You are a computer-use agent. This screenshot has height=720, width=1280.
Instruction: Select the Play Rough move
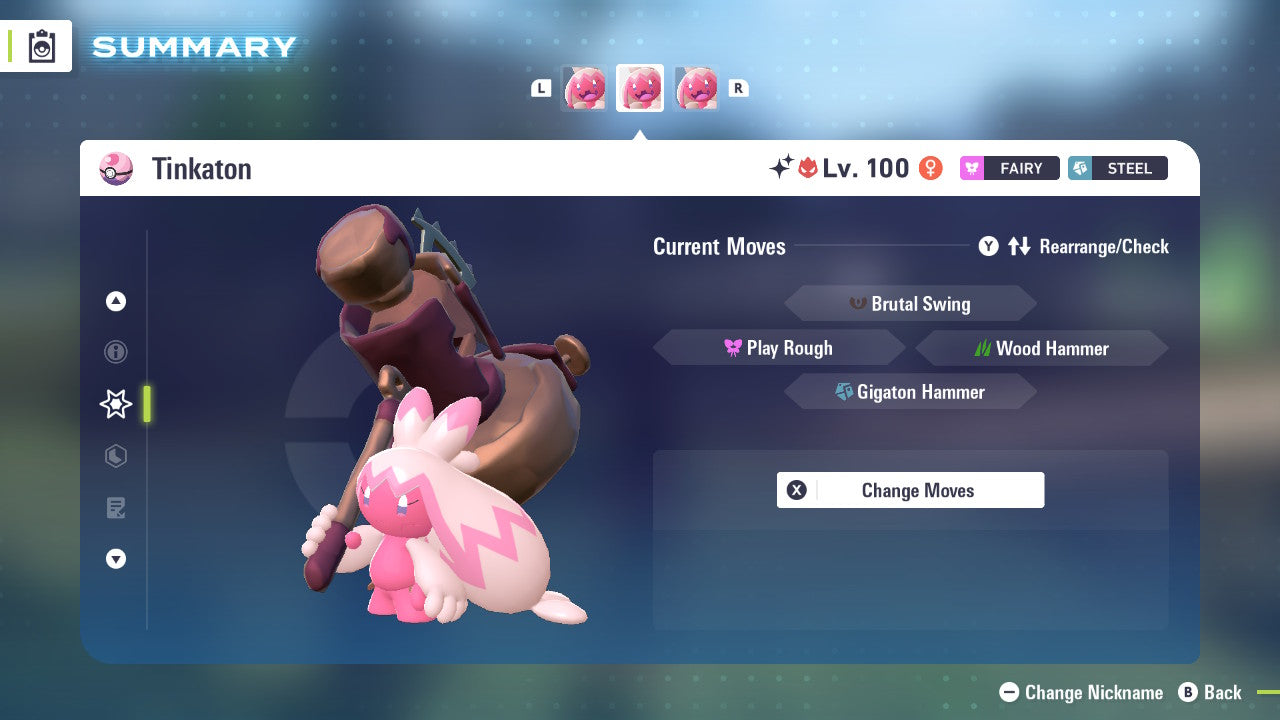pos(779,348)
